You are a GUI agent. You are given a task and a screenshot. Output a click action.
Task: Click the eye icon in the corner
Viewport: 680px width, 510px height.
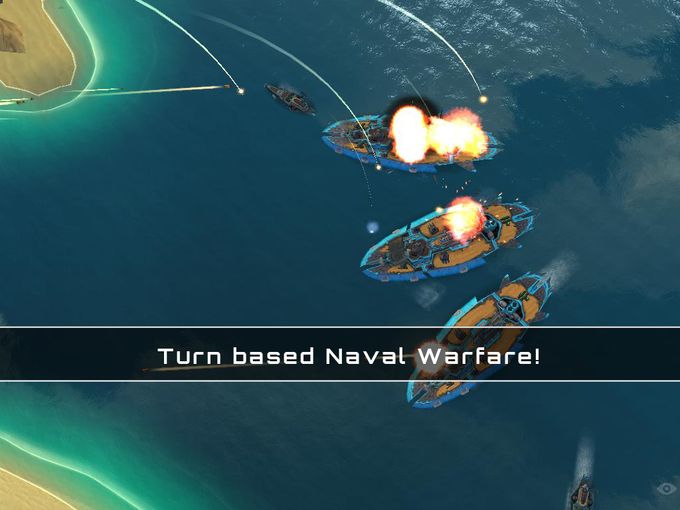[665, 489]
